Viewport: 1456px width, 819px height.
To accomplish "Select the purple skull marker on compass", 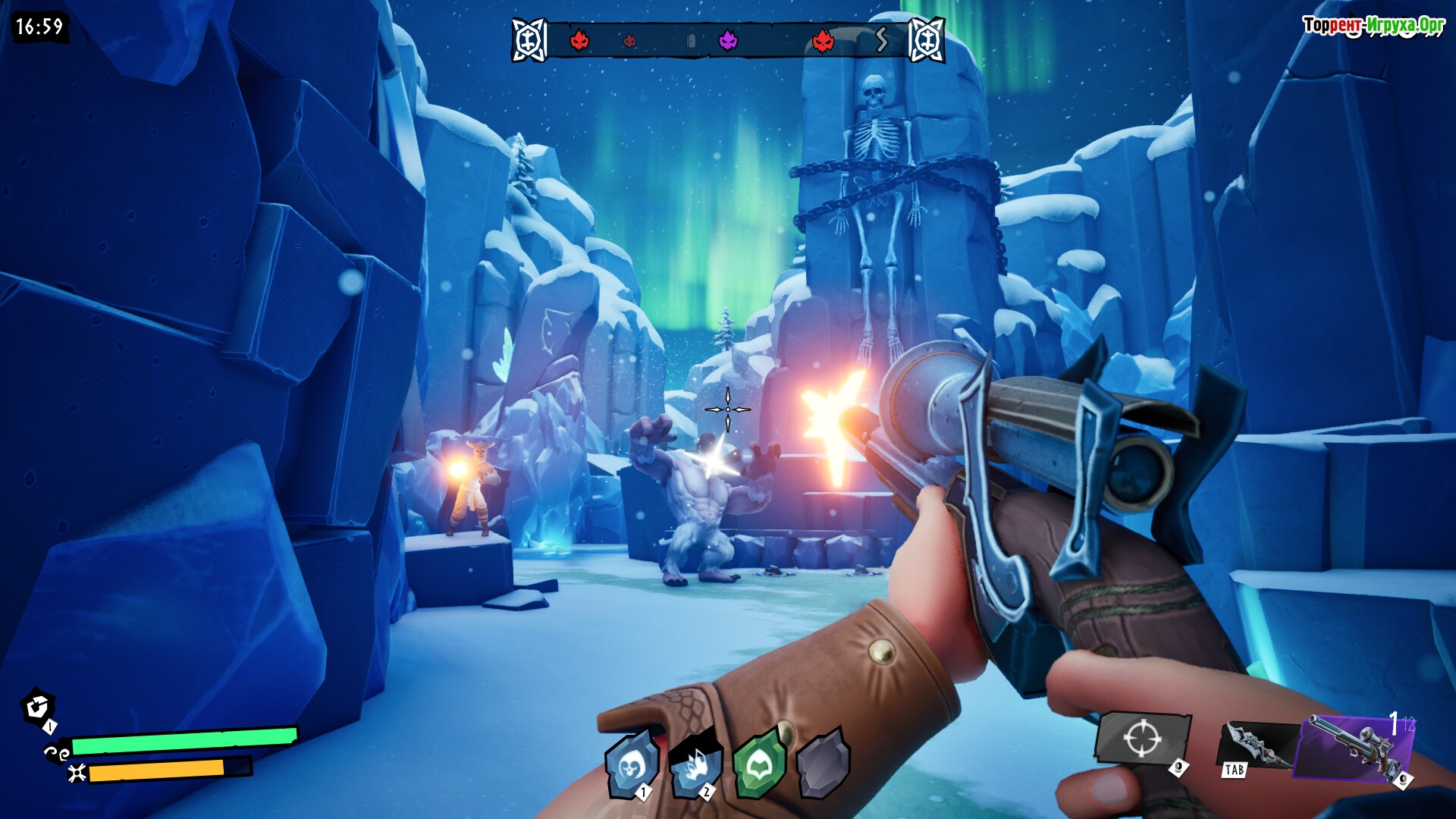I will pos(728,40).
